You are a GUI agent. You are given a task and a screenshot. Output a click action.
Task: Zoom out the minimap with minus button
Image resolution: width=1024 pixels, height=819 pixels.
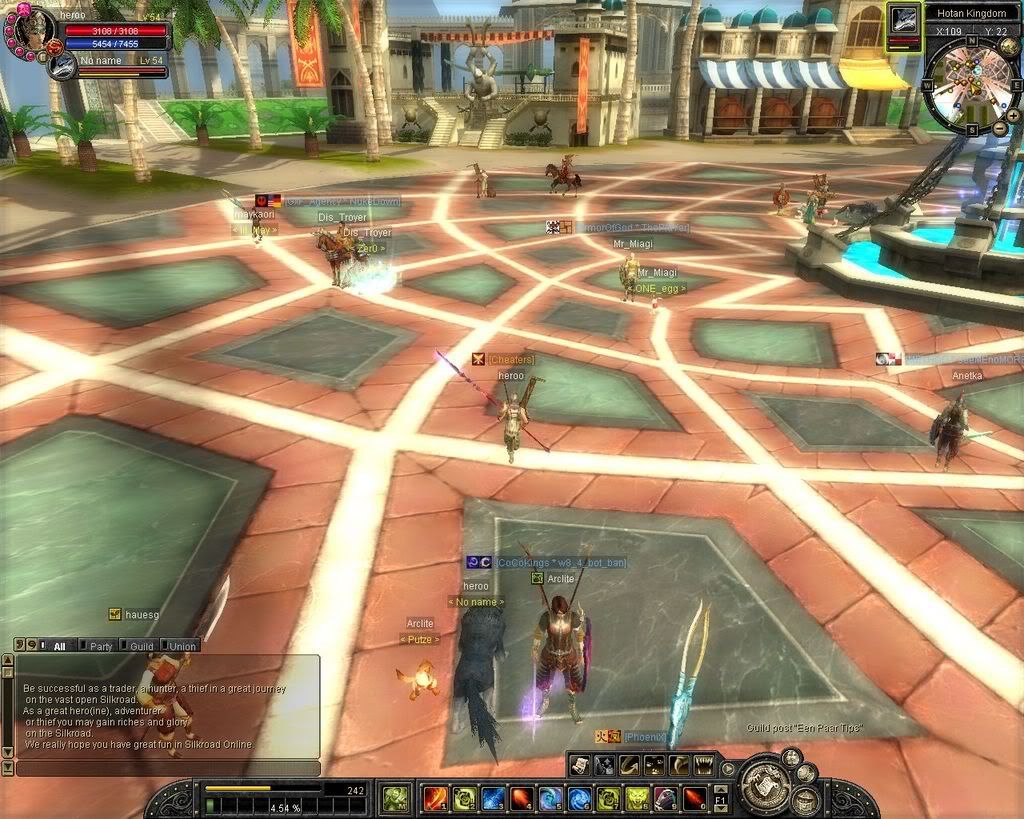[x=1000, y=129]
